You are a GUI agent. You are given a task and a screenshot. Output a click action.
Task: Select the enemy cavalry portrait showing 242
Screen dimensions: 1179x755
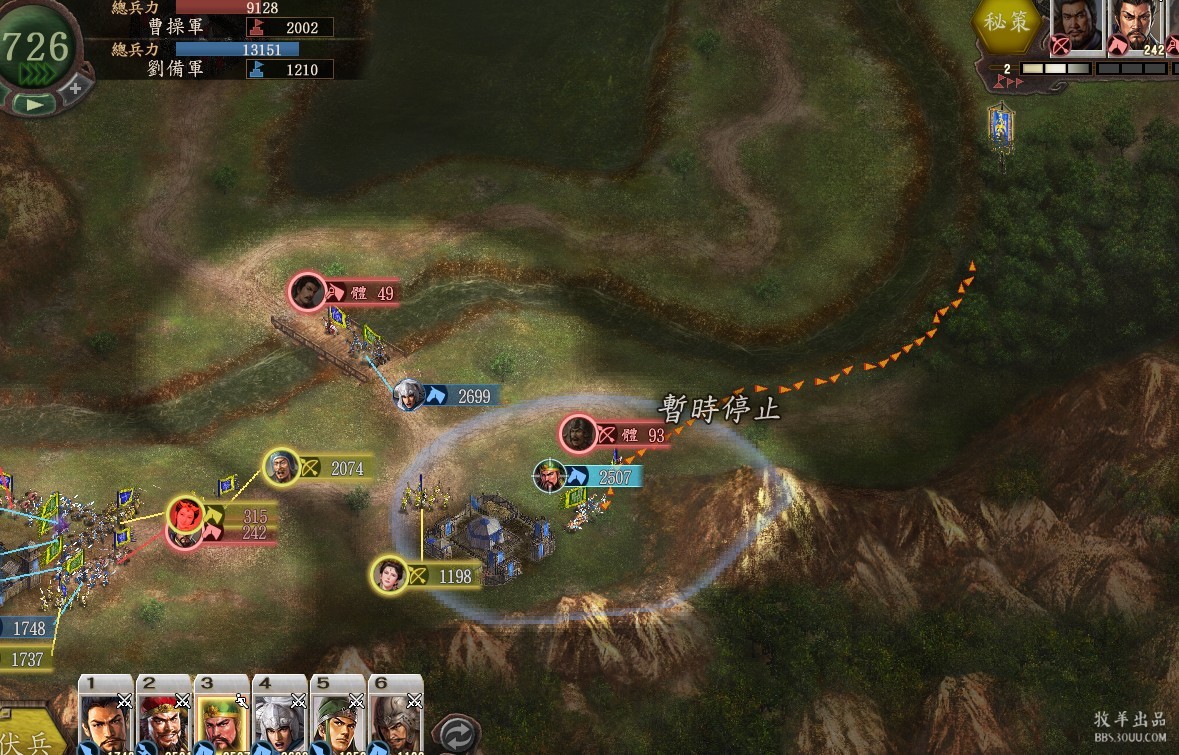(x=1139, y=27)
